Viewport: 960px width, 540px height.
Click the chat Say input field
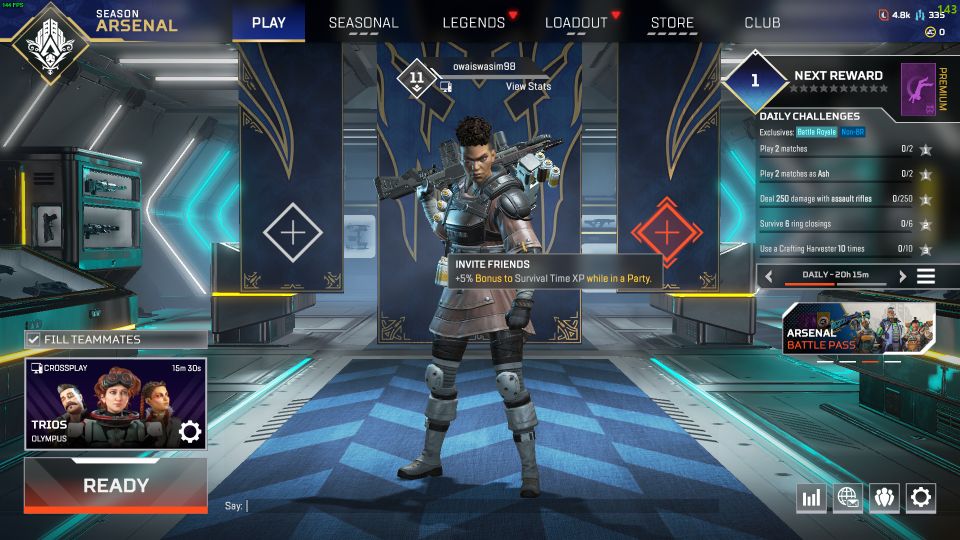[480, 506]
